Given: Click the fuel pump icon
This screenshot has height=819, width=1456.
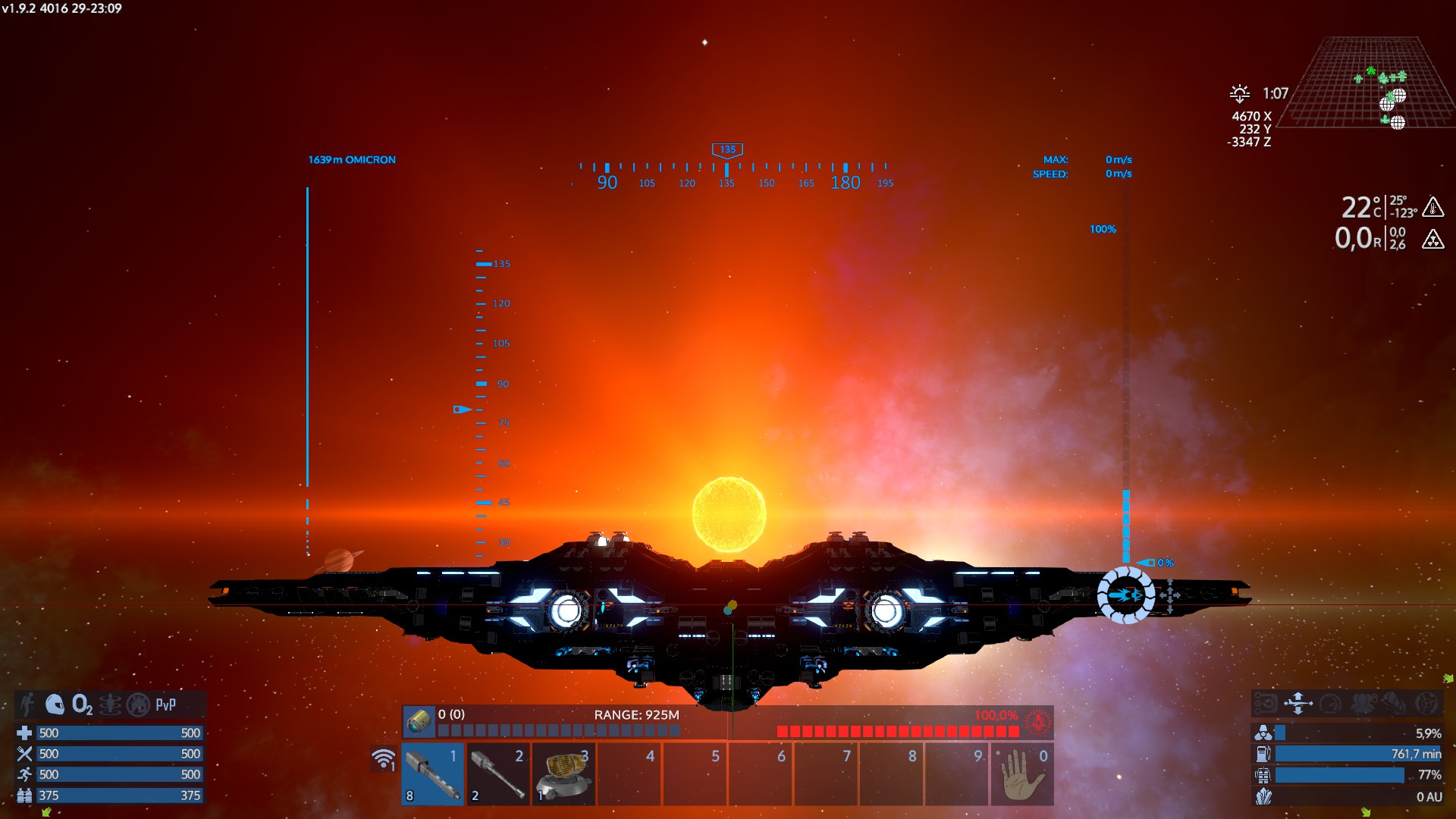Looking at the screenshot, I should tap(1263, 754).
